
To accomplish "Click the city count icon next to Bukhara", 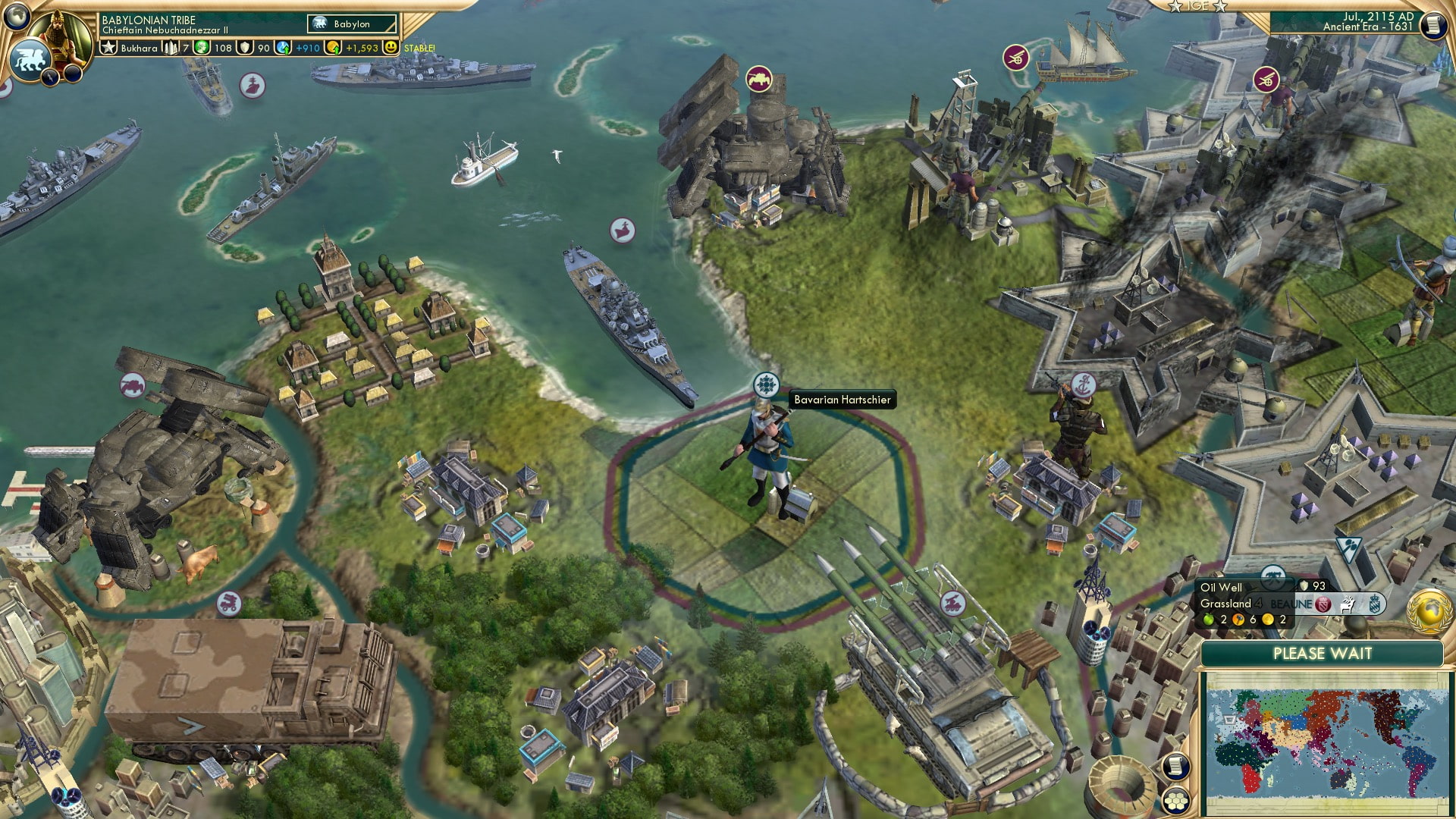I will point(170,48).
